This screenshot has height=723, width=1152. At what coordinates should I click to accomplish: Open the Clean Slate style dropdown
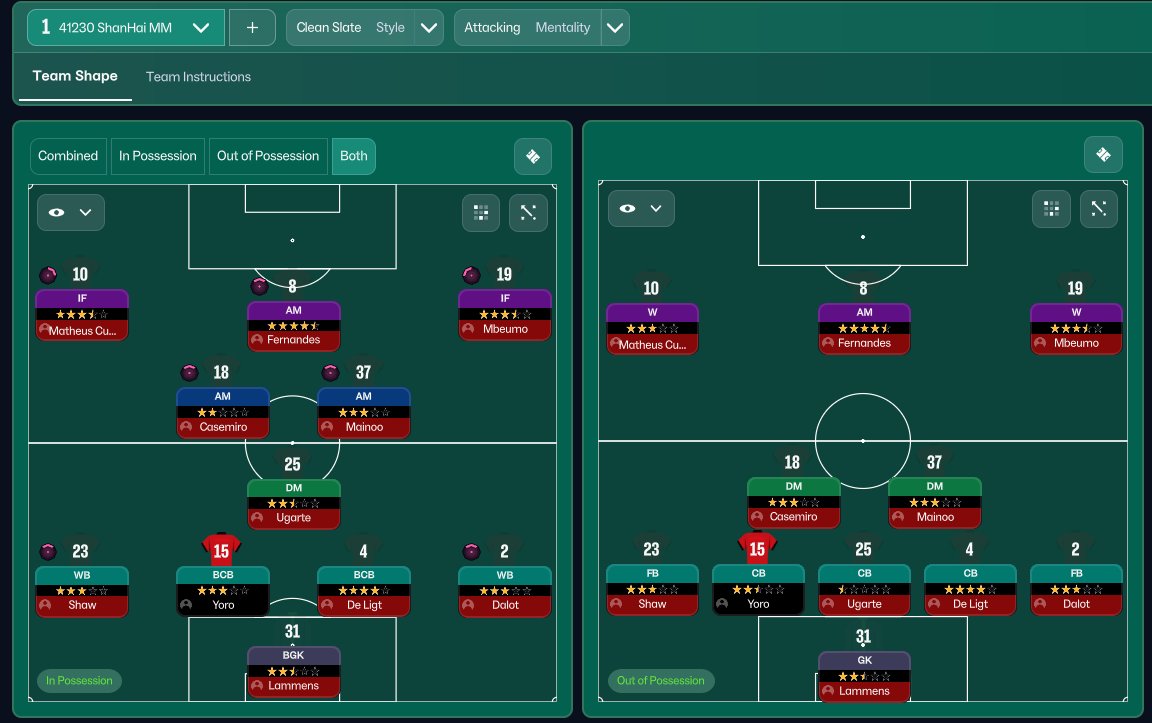point(429,28)
